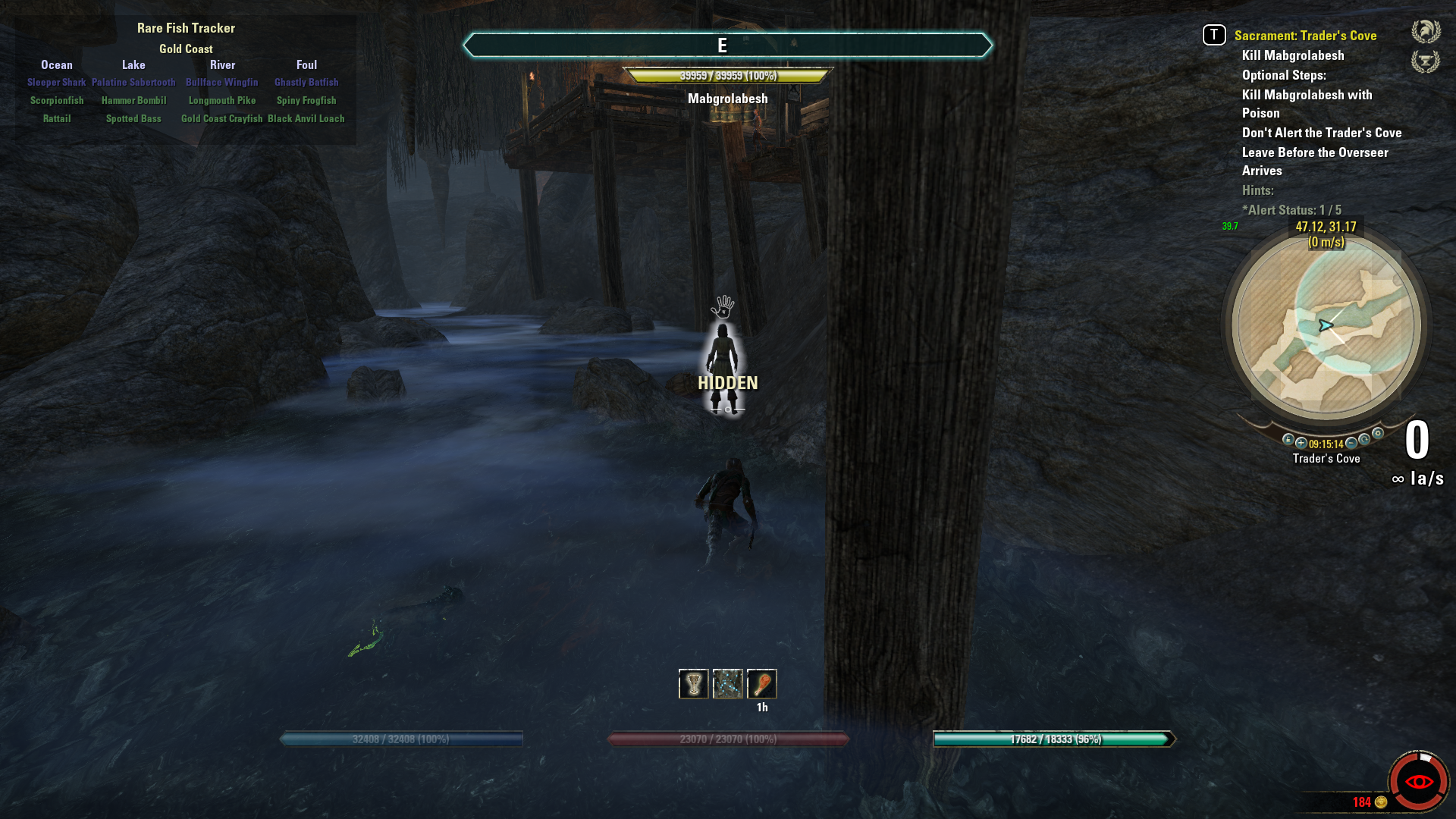Select the goblet buff icon
The image size is (1456, 819).
[x=693, y=684]
